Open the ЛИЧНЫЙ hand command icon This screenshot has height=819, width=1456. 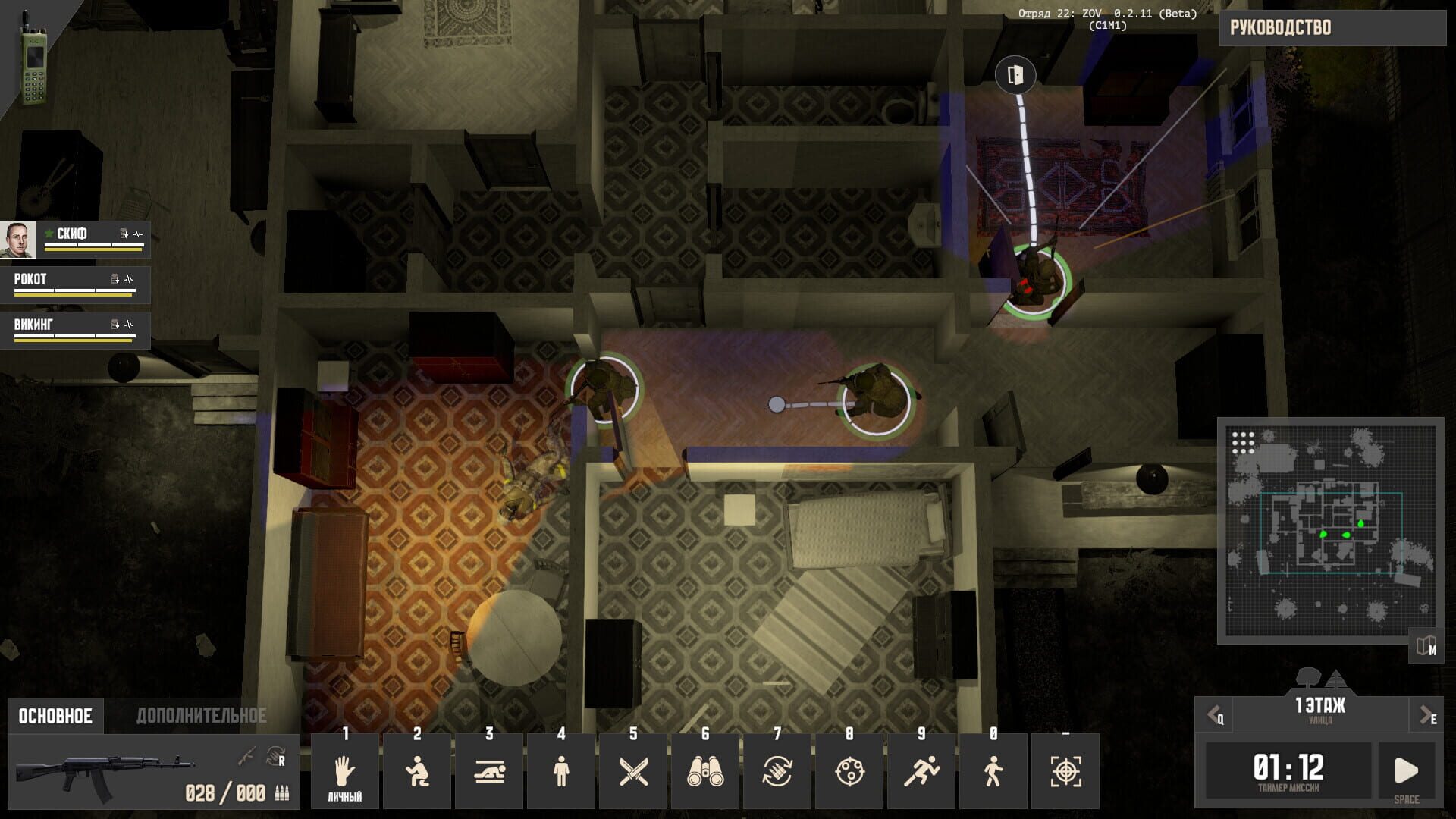coord(345,770)
